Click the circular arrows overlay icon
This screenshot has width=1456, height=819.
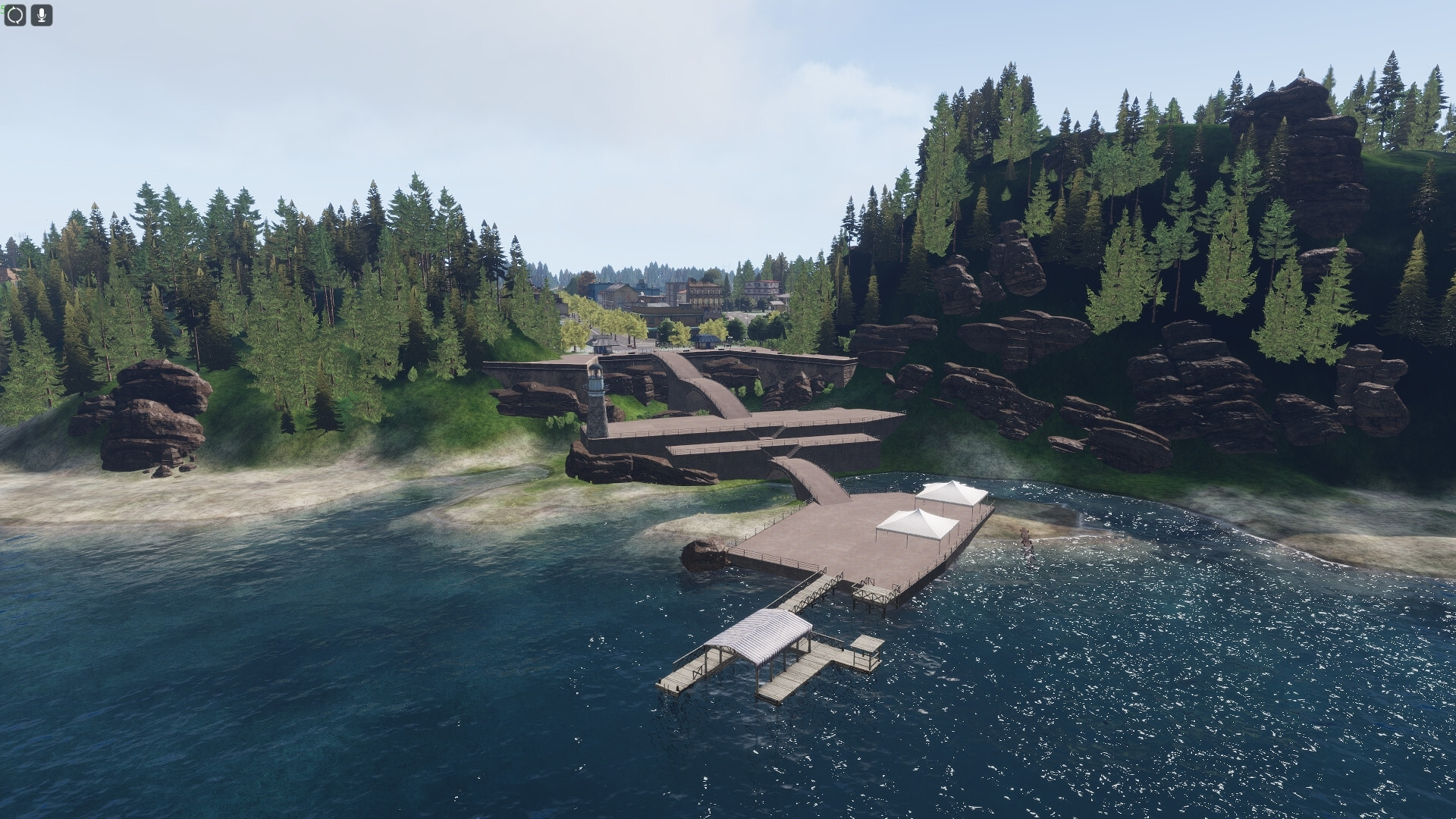pos(16,15)
